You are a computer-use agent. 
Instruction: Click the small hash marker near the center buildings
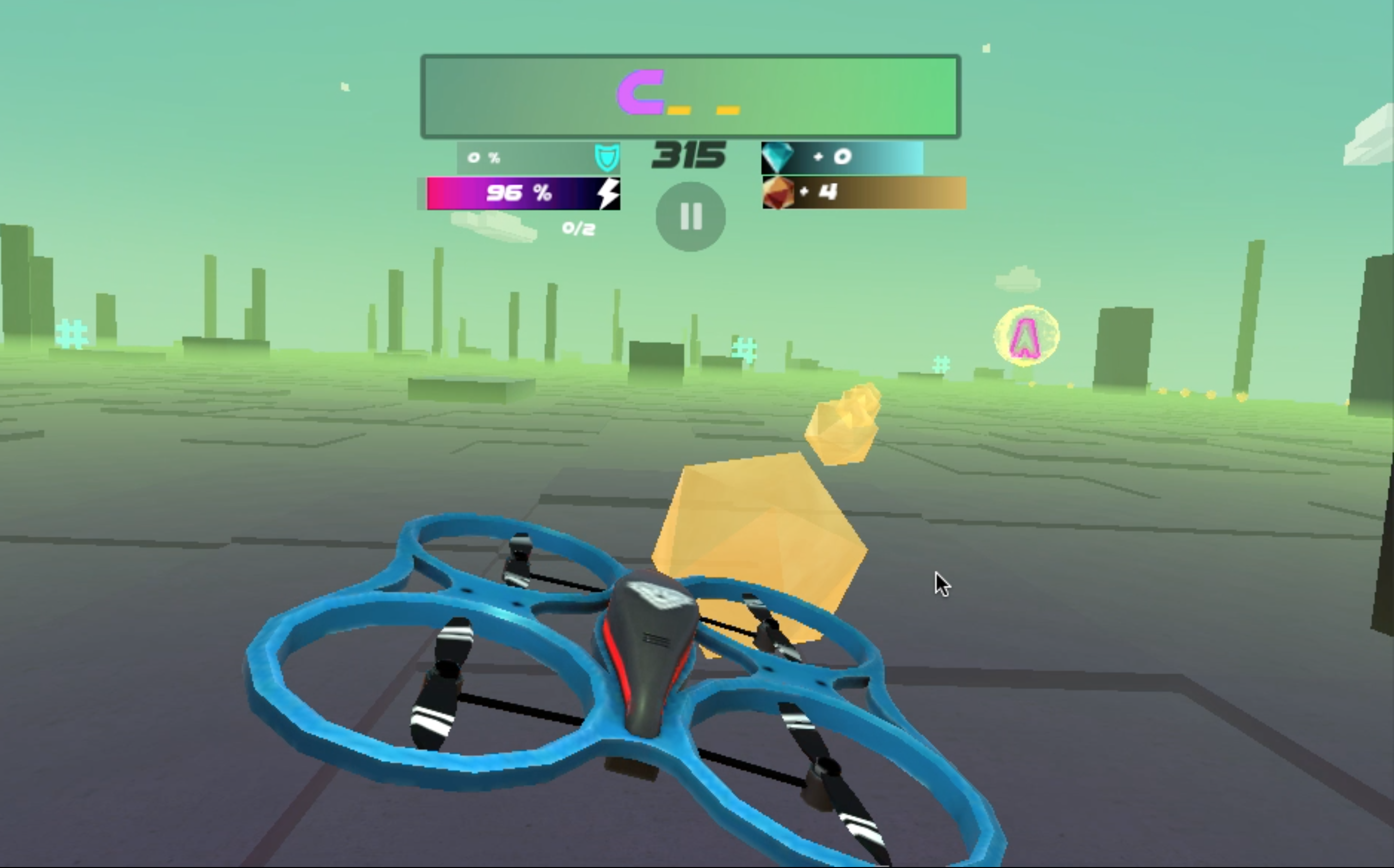(x=744, y=347)
